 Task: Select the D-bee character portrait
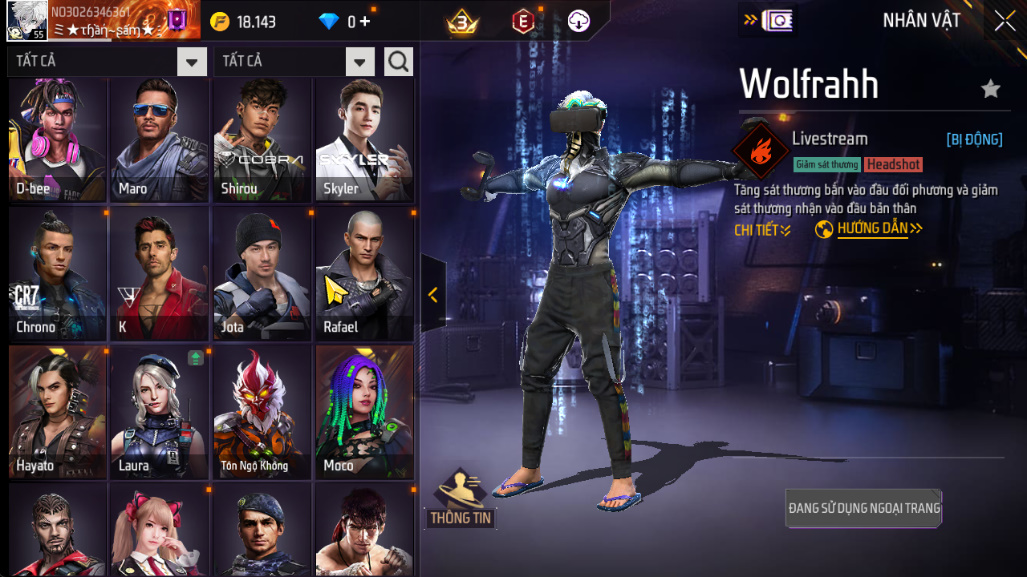58,138
